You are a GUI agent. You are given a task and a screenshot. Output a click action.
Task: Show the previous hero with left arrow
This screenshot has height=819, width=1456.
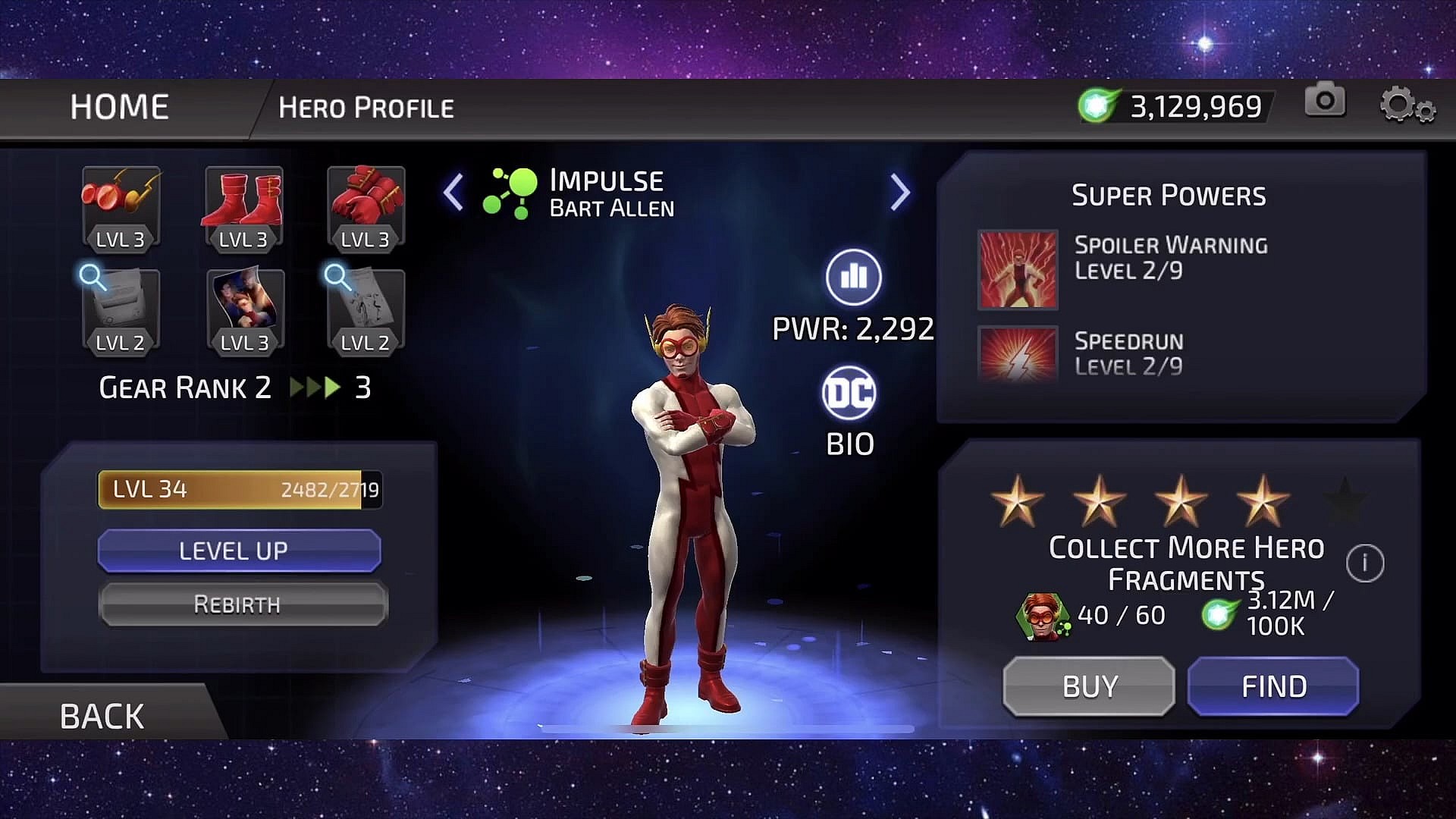coord(453,192)
